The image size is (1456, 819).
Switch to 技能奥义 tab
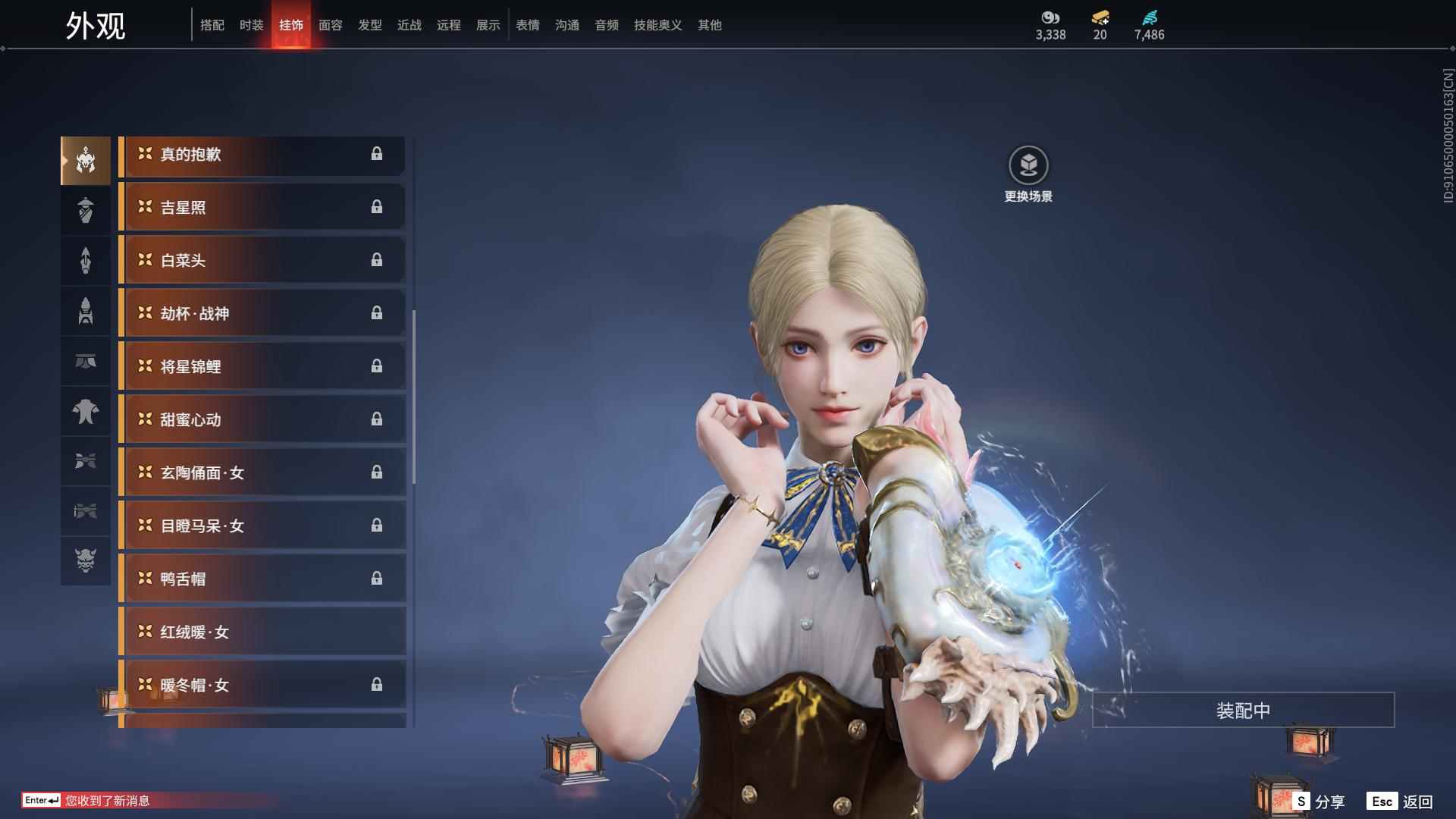pos(657,25)
